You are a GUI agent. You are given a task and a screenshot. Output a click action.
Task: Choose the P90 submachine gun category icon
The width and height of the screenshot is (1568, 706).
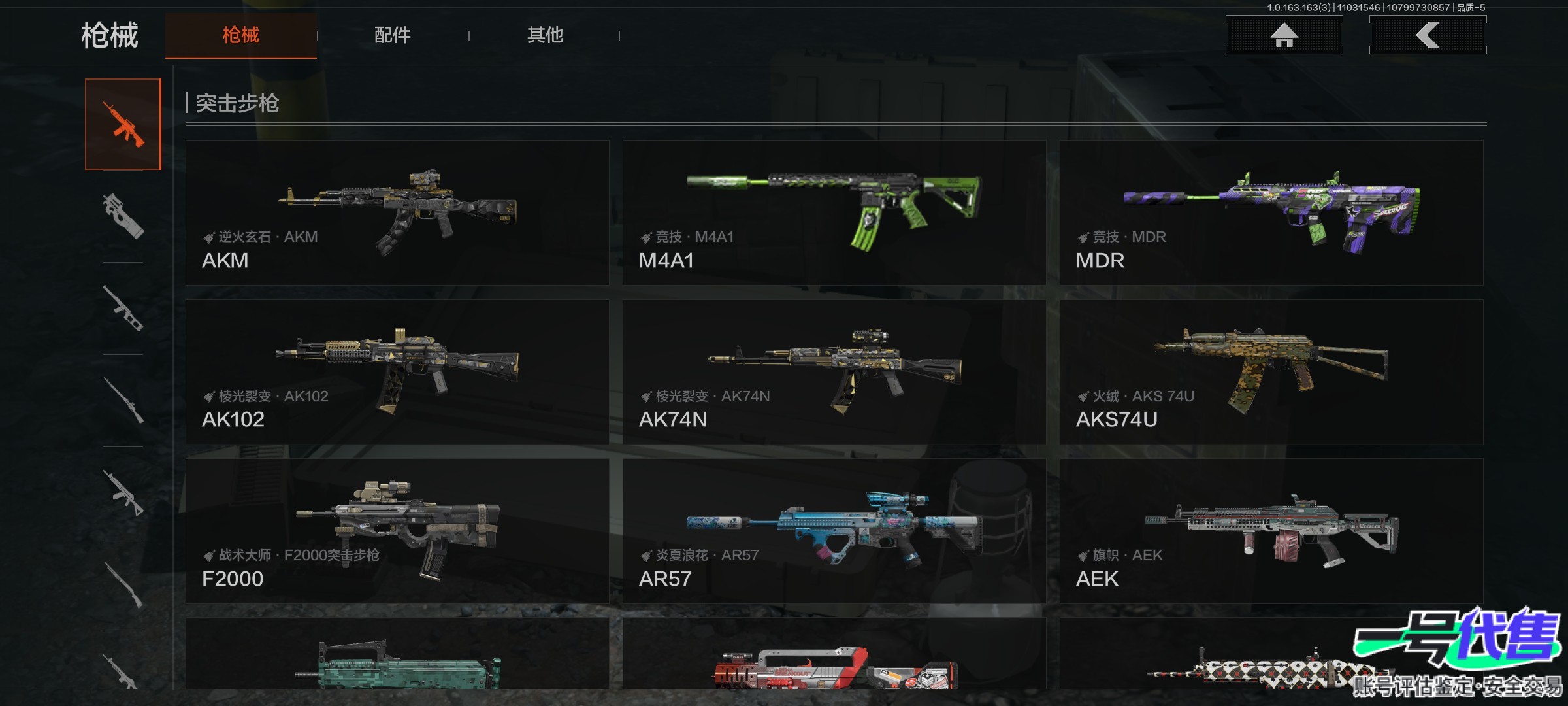[123, 216]
